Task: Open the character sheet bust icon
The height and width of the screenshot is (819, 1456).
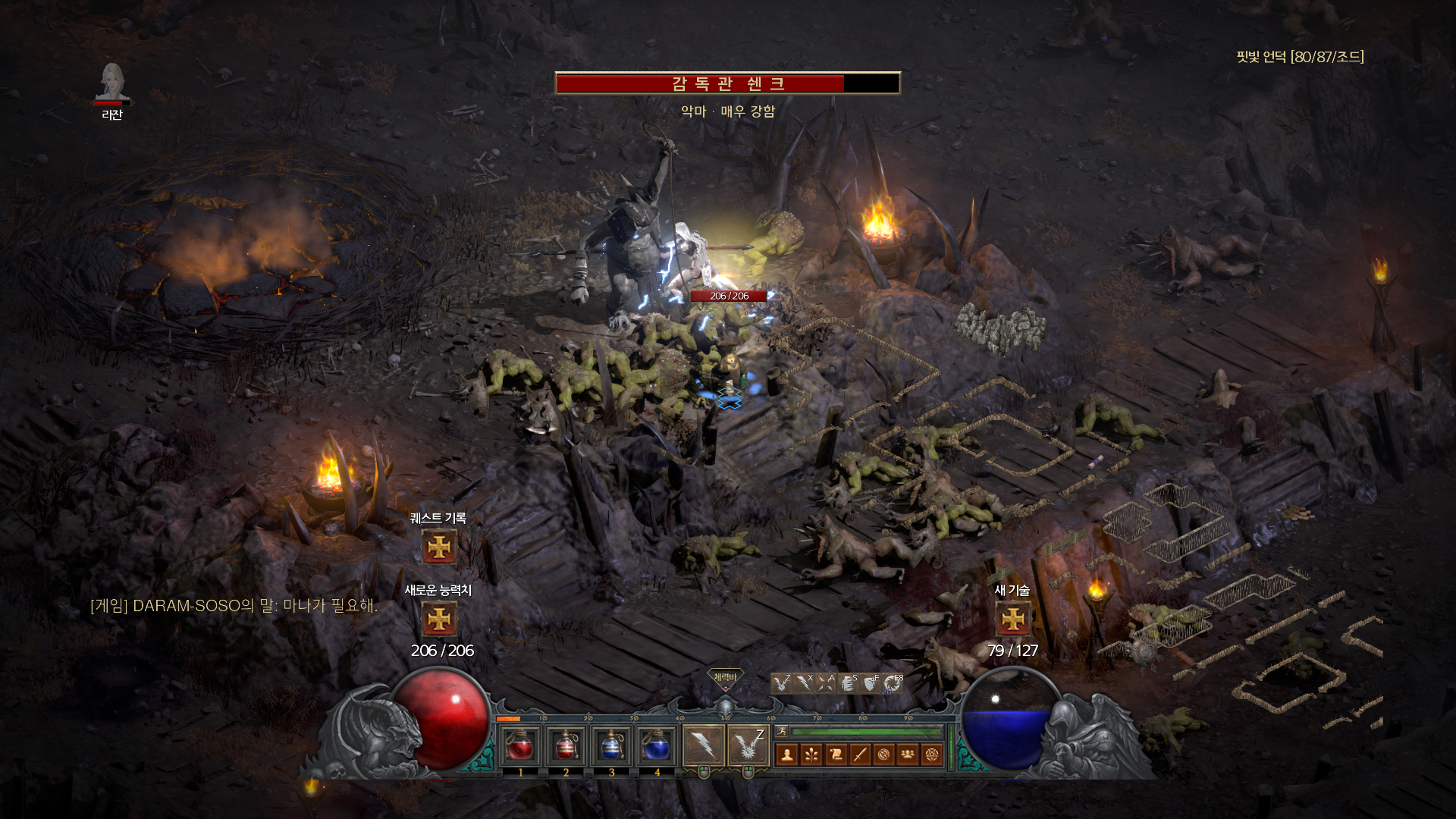Action: (x=787, y=755)
